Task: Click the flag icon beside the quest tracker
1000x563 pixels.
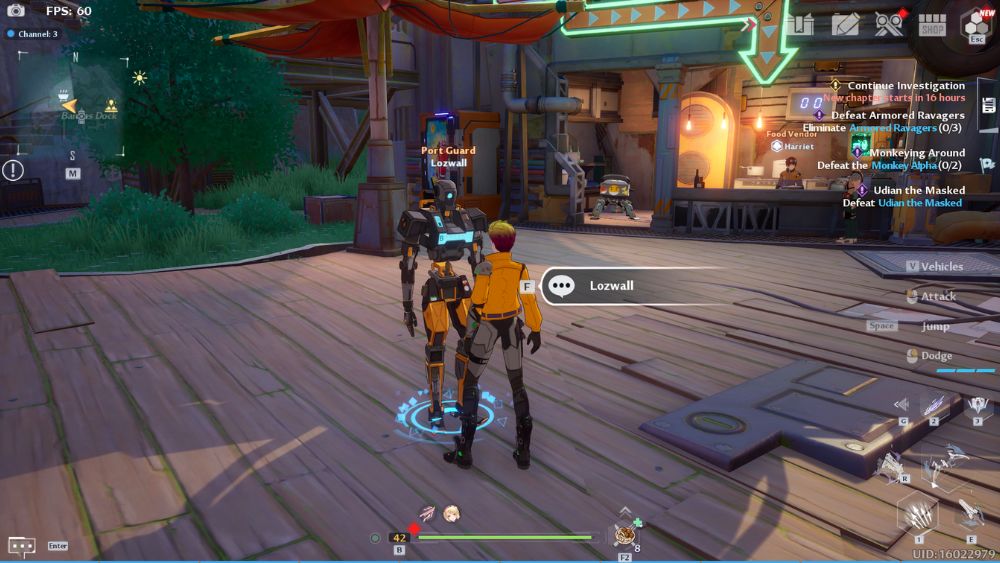Action: pos(987,165)
